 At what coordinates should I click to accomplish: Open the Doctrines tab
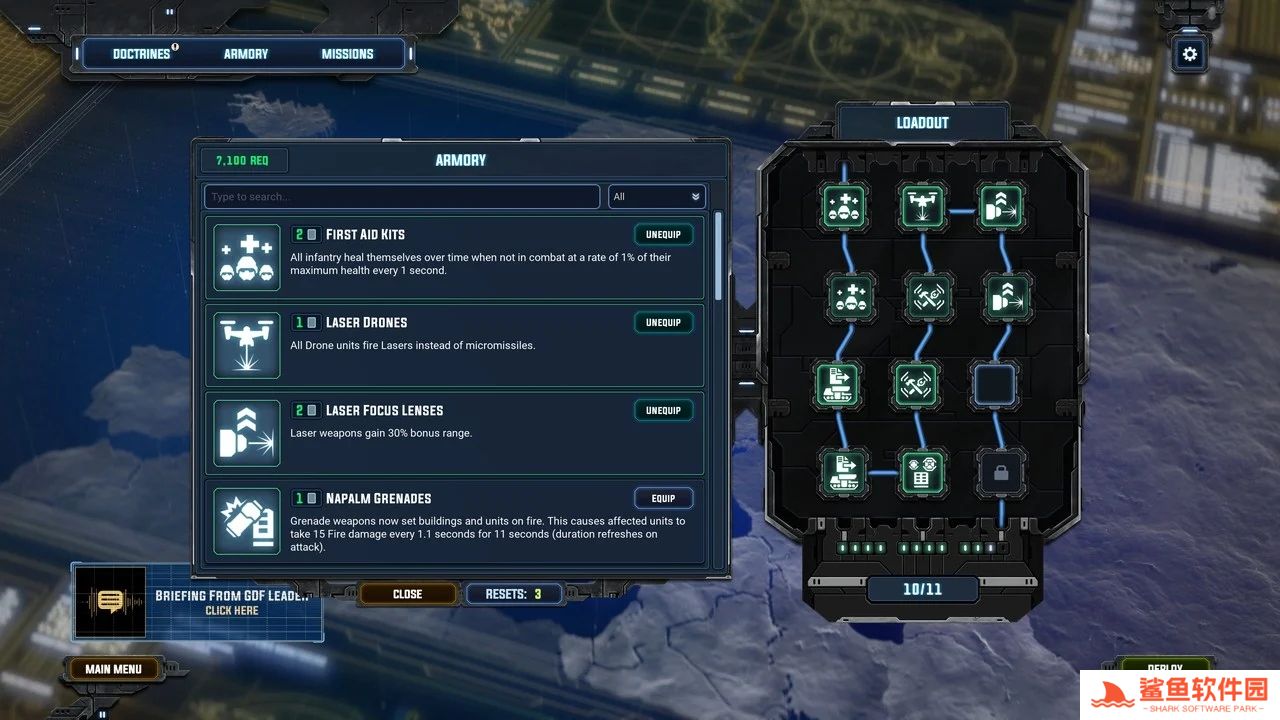click(x=141, y=54)
